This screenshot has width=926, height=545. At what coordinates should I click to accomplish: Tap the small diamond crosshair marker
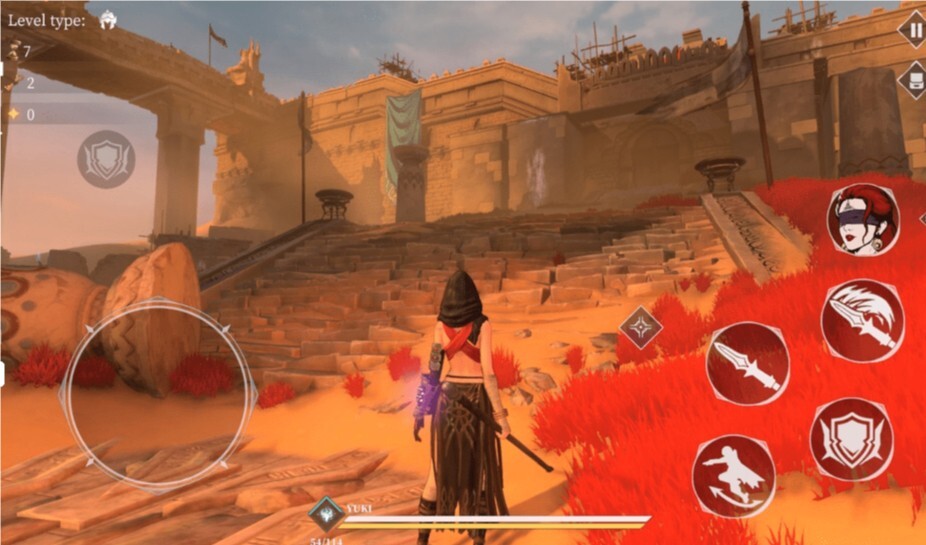(x=638, y=327)
